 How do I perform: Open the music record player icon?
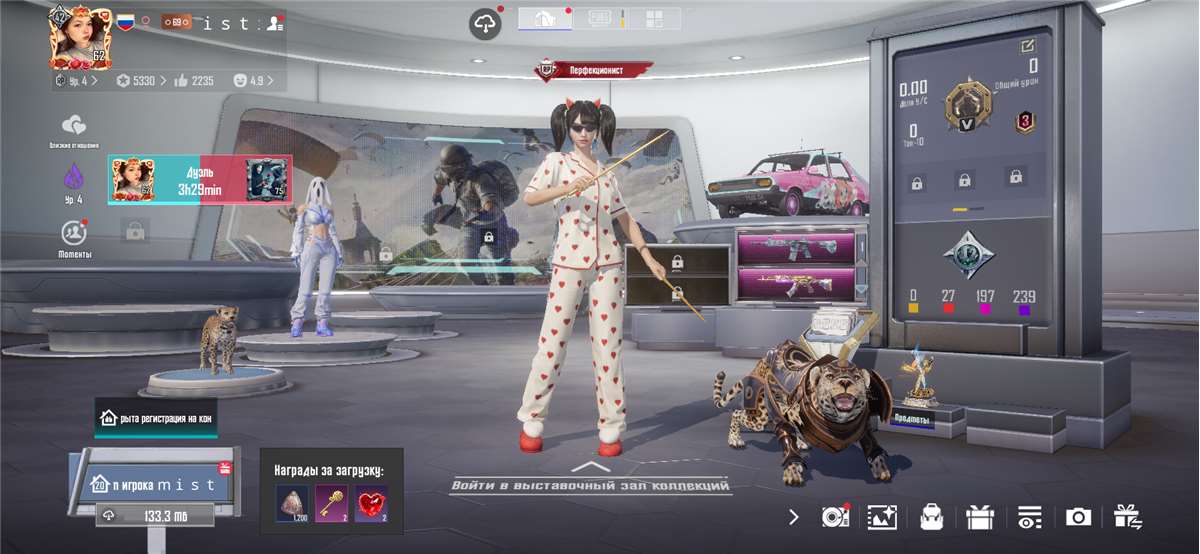[834, 516]
